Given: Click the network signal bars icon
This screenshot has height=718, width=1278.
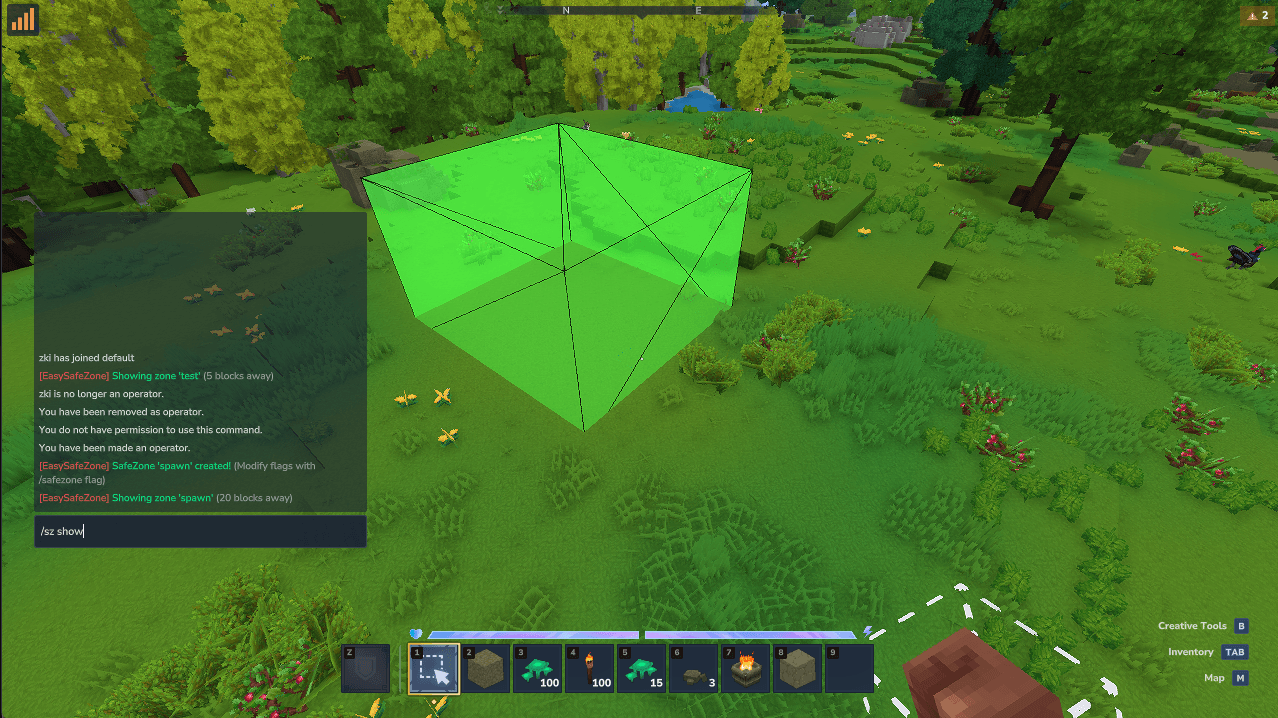Looking at the screenshot, I should (23, 19).
